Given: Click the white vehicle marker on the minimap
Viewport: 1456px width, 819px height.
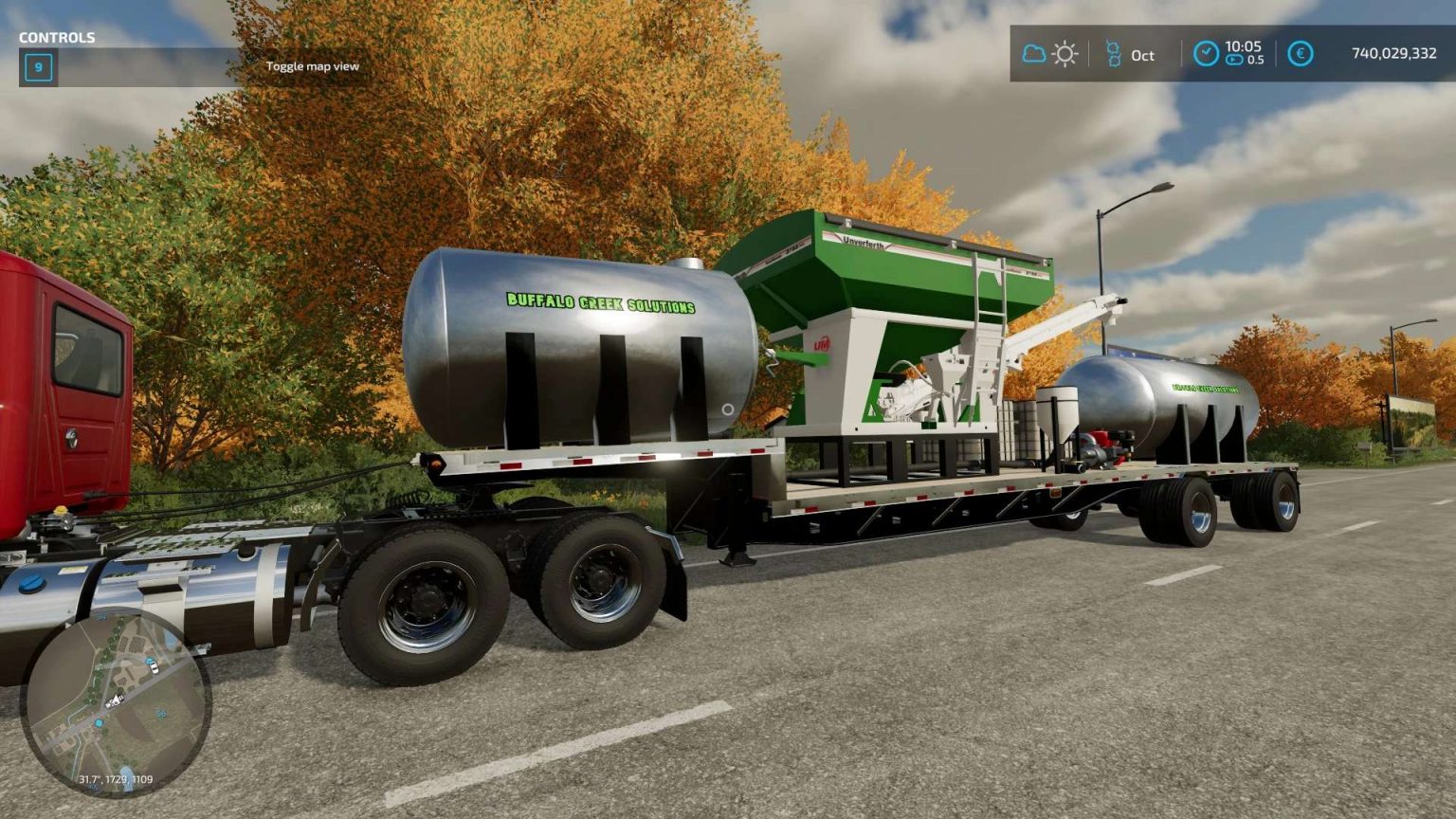Looking at the screenshot, I should (154, 667).
